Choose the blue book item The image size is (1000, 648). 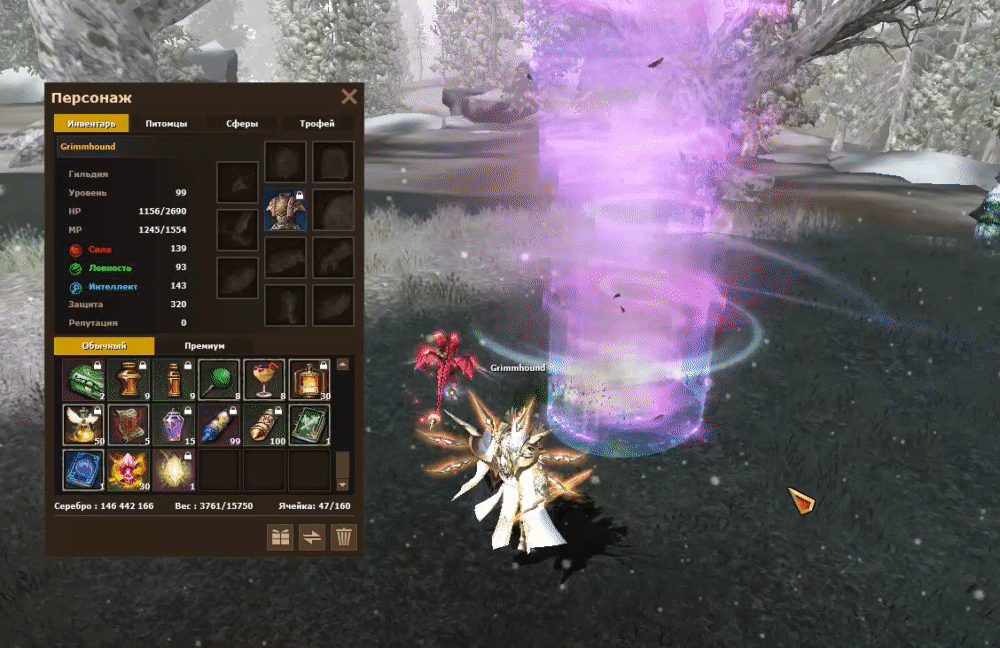click(82, 470)
